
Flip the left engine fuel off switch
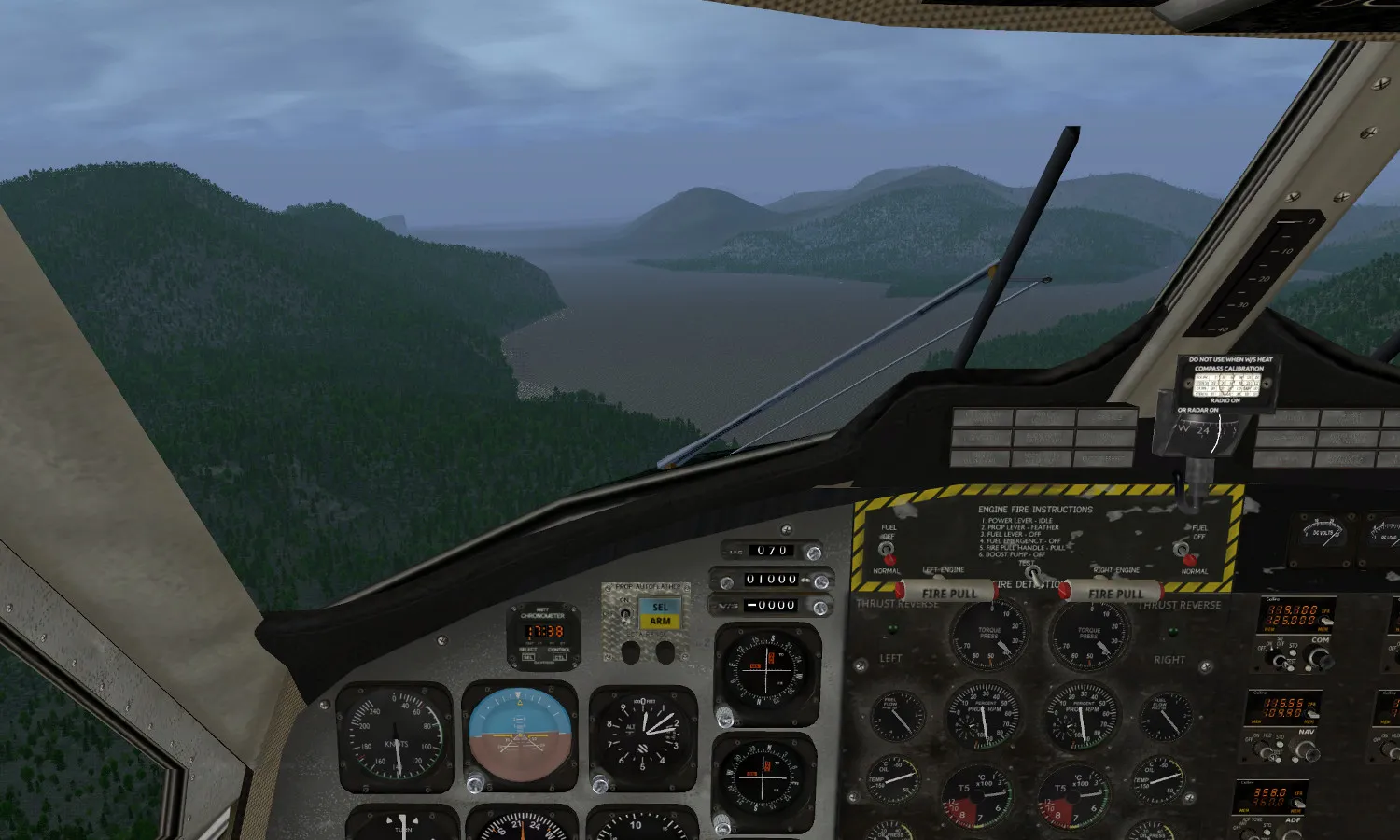click(x=886, y=551)
